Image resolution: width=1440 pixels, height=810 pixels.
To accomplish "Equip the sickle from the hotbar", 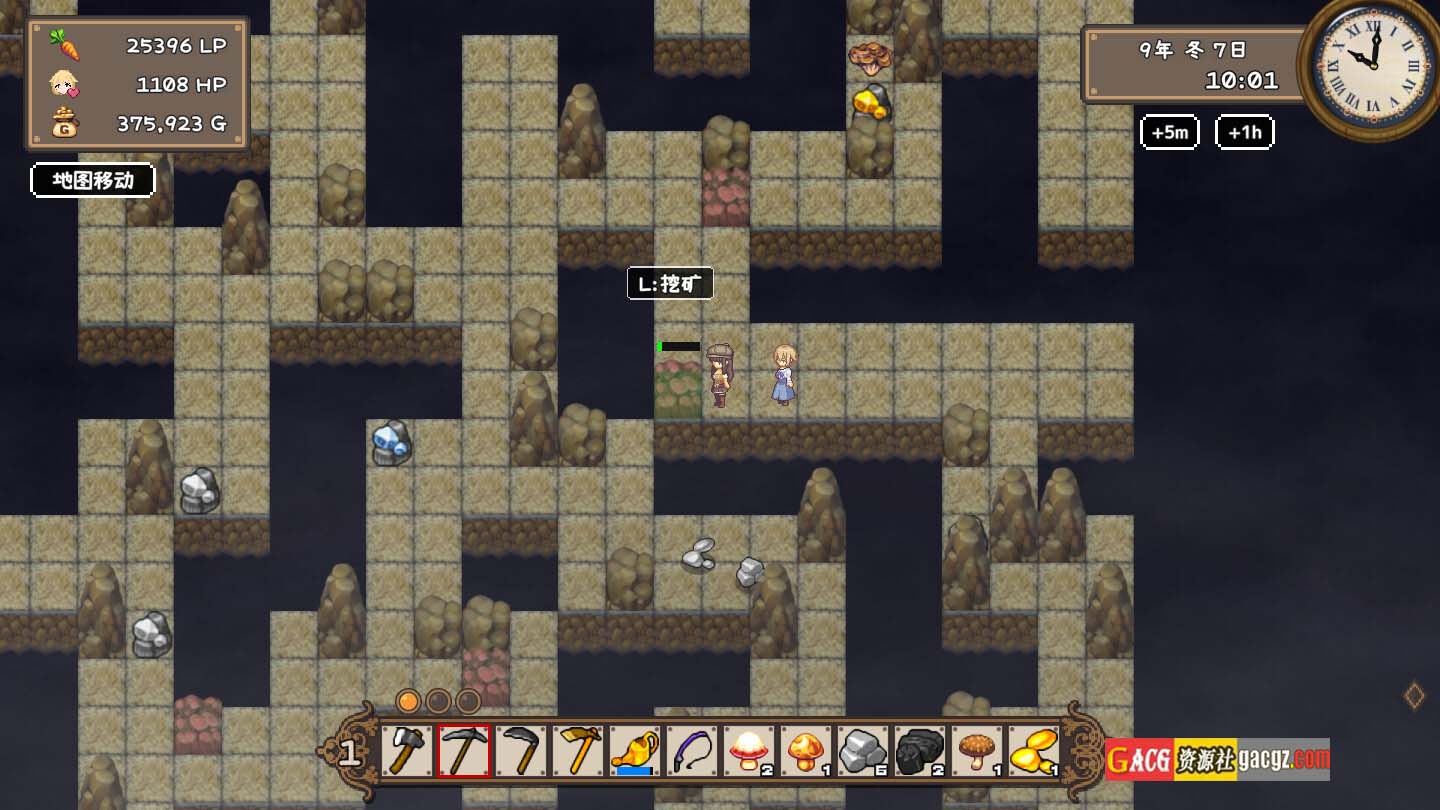I will click(x=521, y=751).
